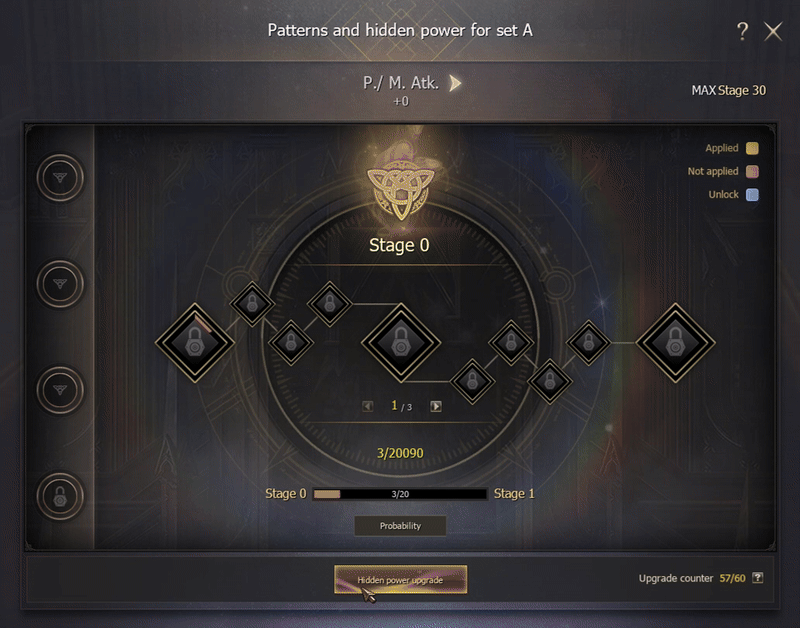Image resolution: width=800 pixels, height=628 pixels.
Task: Select the large locked leftmost diamond node
Action: [194, 342]
